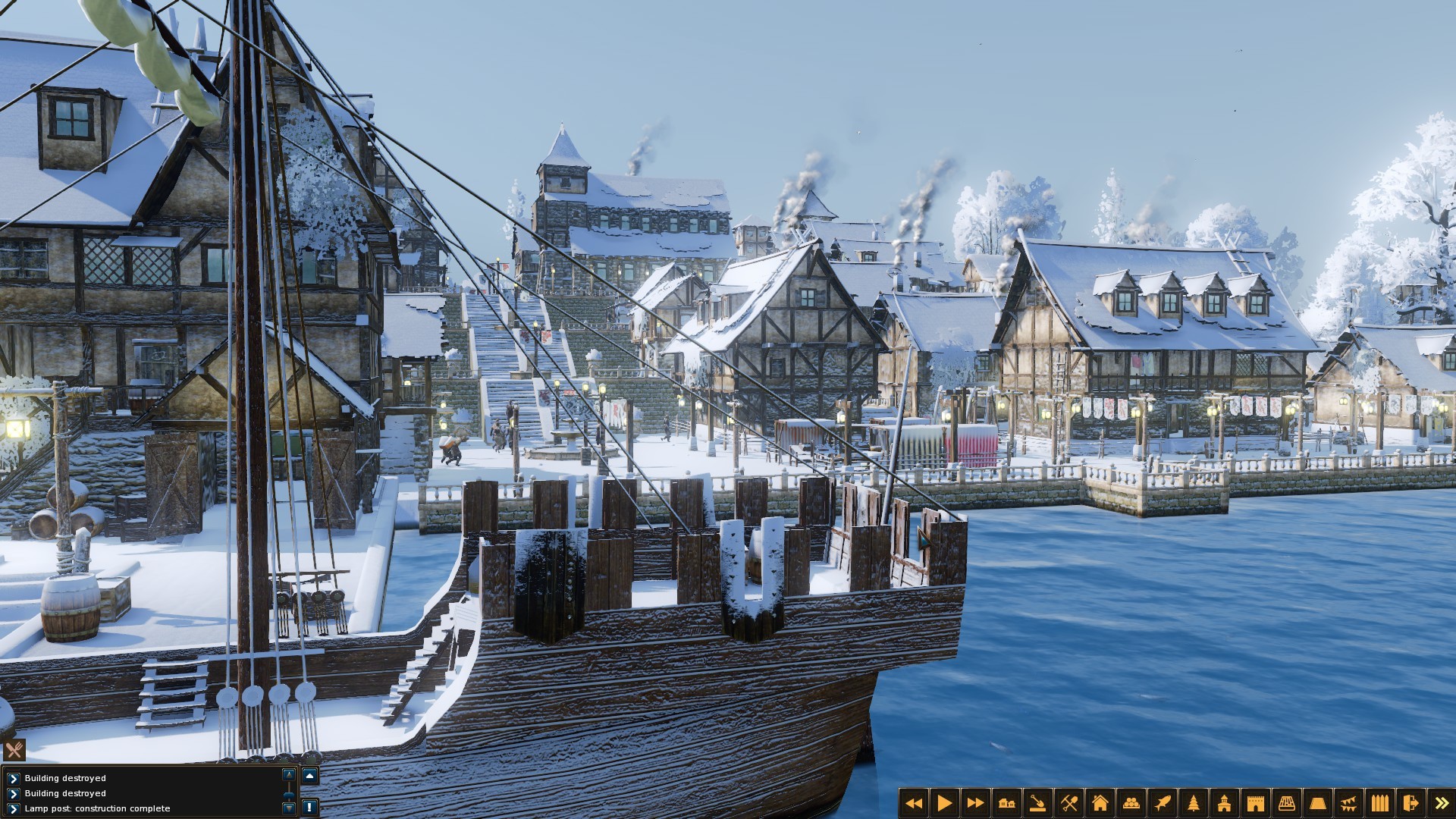This screenshot has width=1456, height=819.
Task: Click the play button for normal speed
Action: pos(945,803)
